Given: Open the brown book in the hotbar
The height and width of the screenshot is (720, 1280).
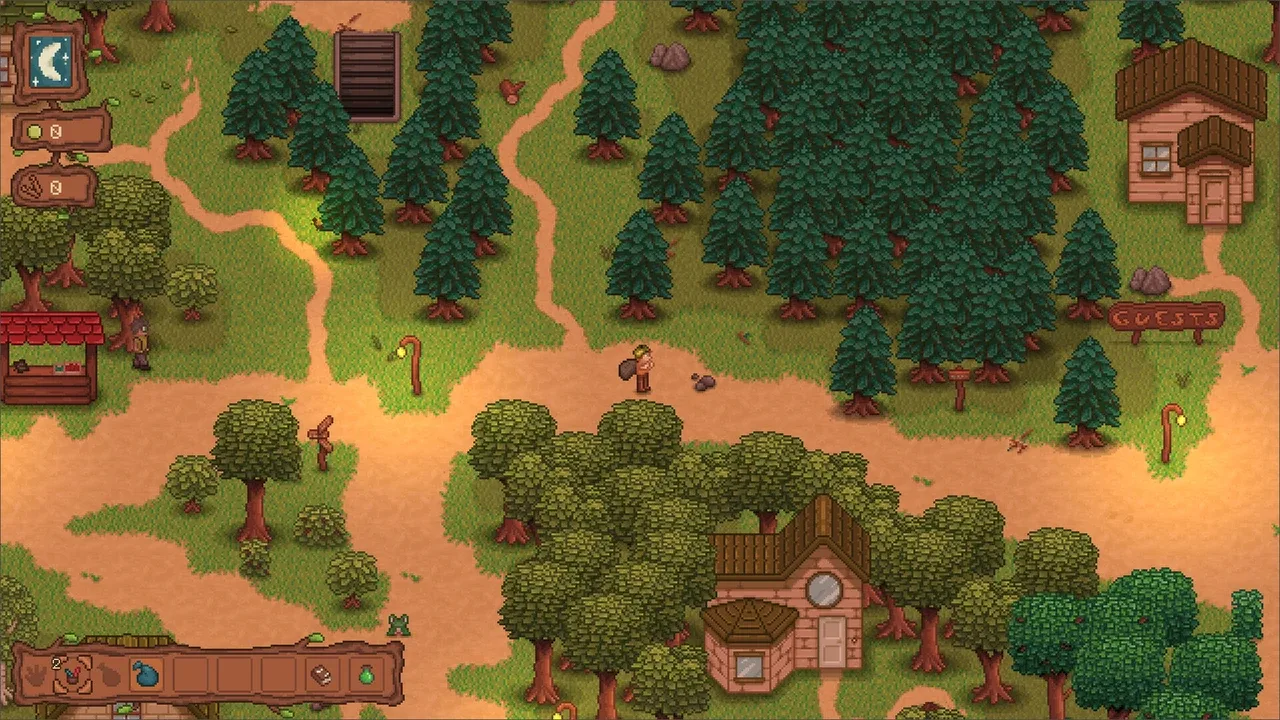Looking at the screenshot, I should point(322,675).
